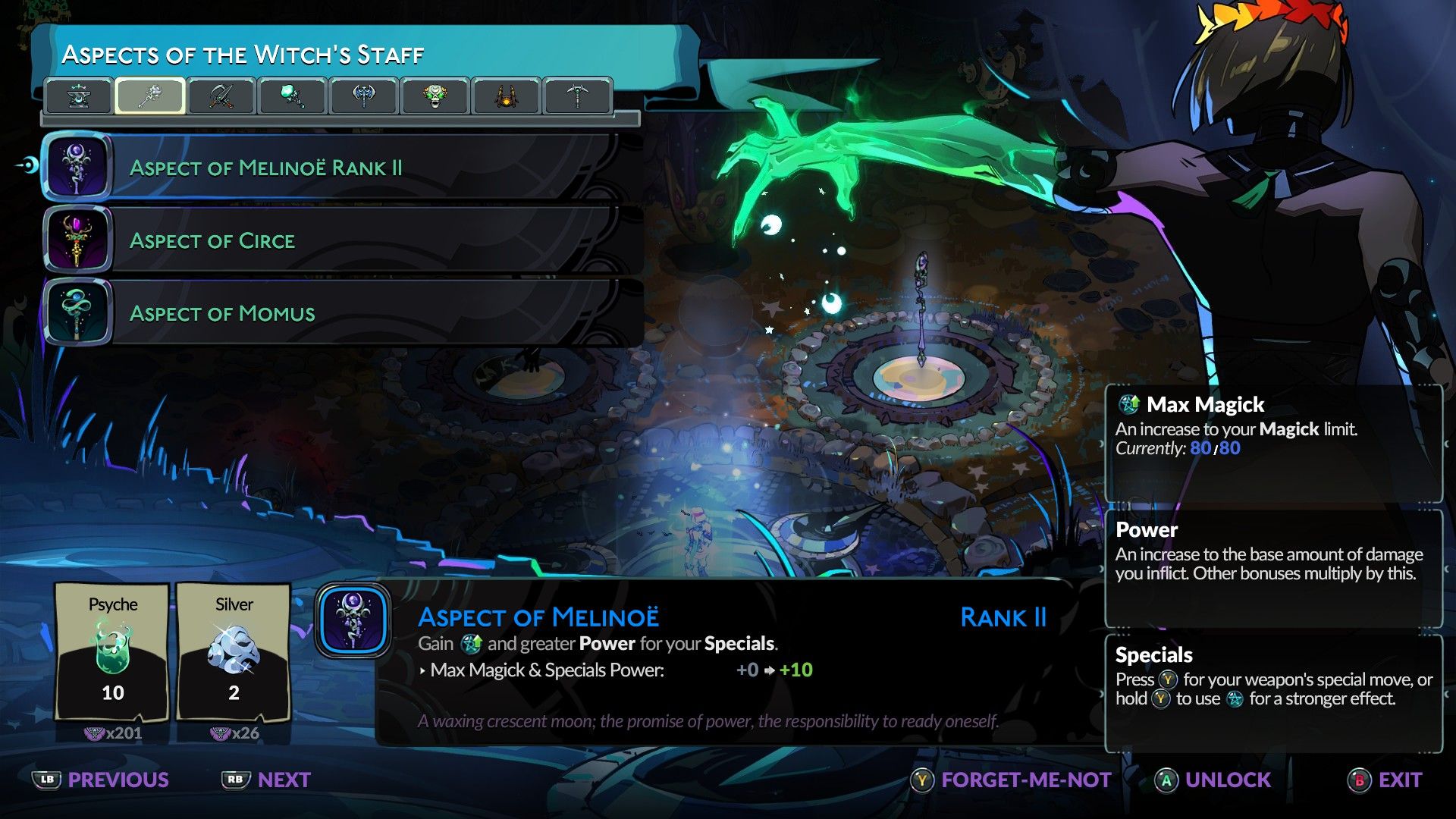This screenshot has width=1456, height=819.
Task: Go to the Next category
Action: coord(266,780)
